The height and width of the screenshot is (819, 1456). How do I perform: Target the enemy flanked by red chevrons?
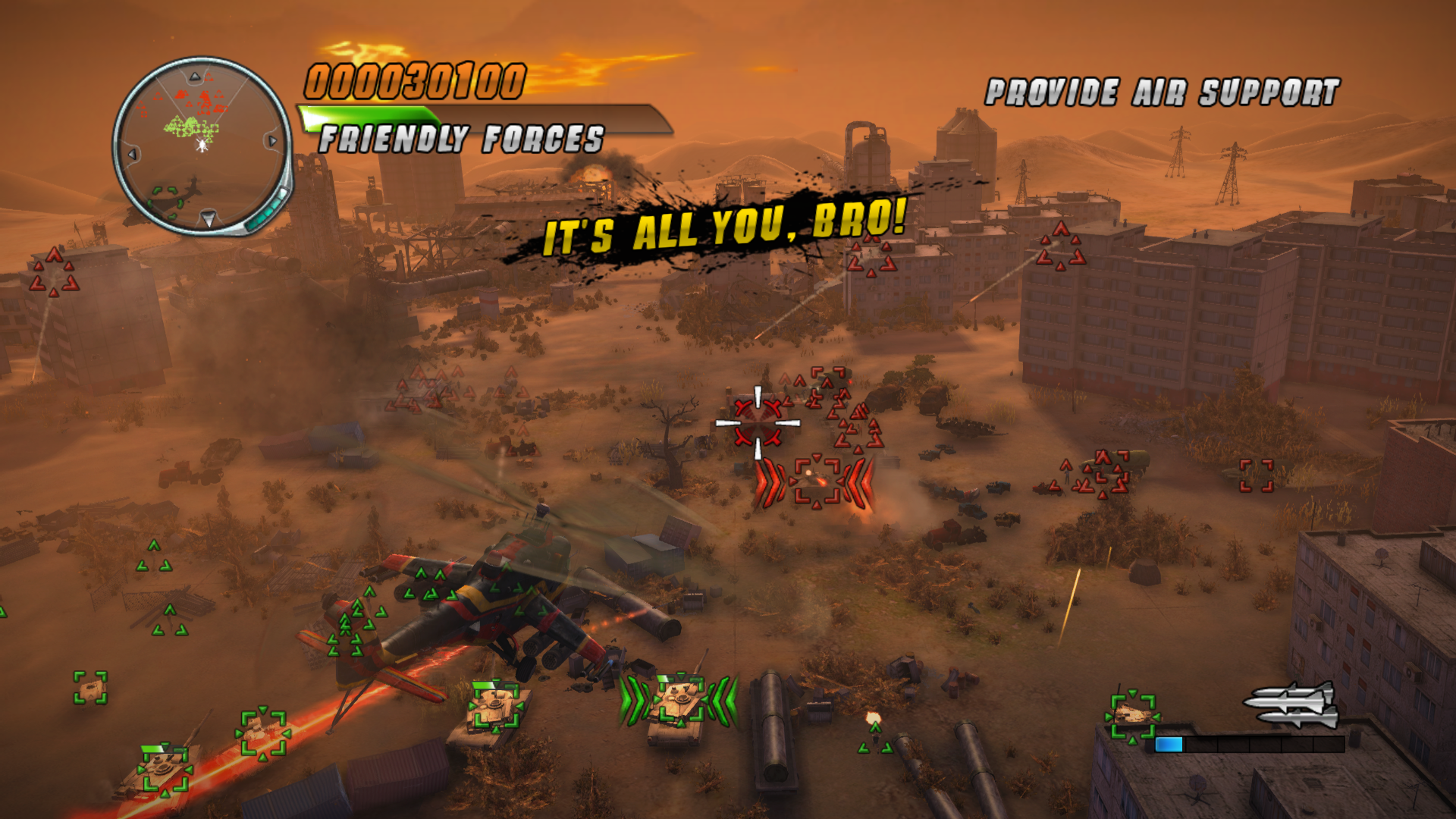(815, 481)
